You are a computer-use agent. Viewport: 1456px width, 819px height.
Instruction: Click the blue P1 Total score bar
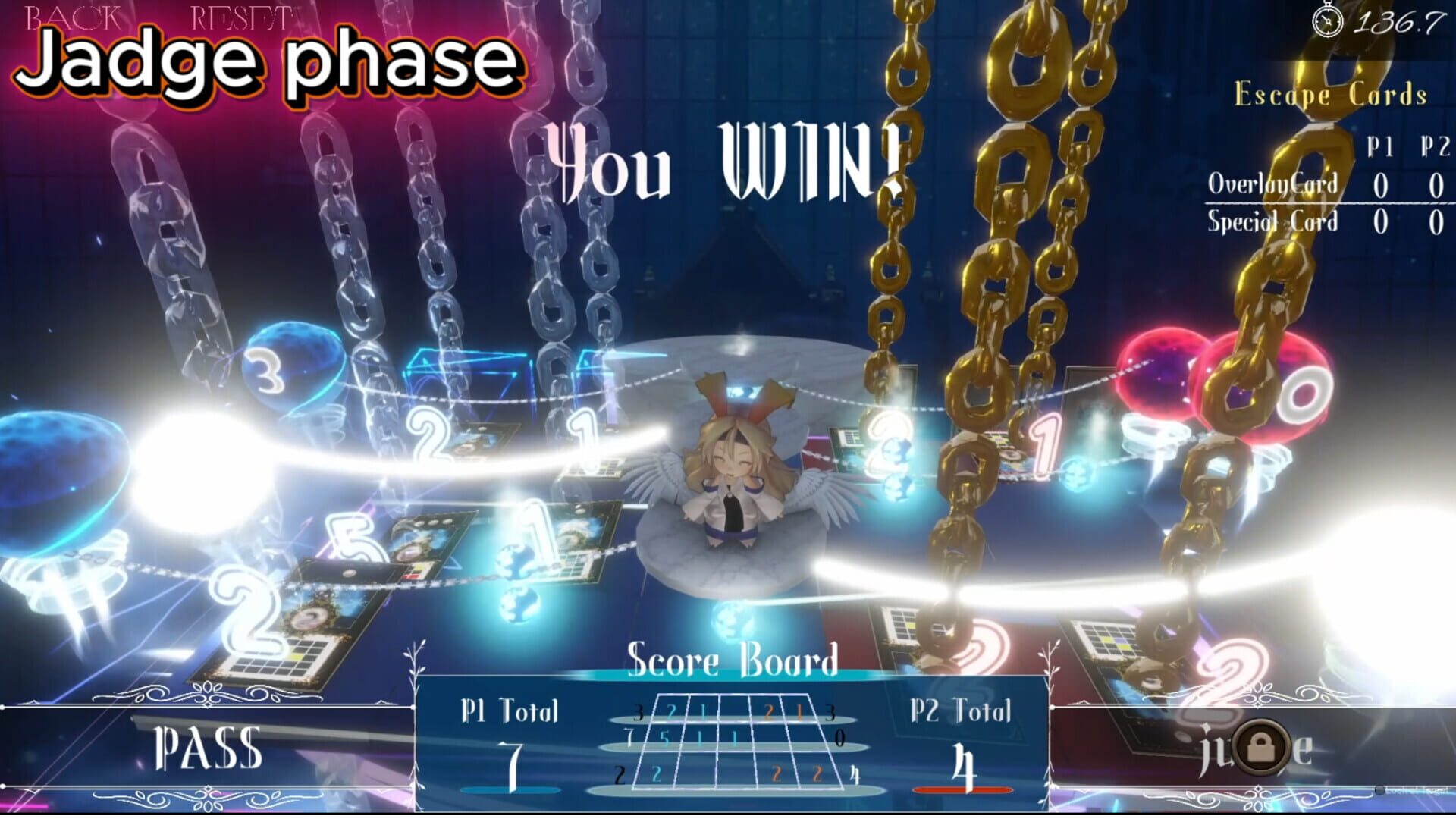click(510, 790)
